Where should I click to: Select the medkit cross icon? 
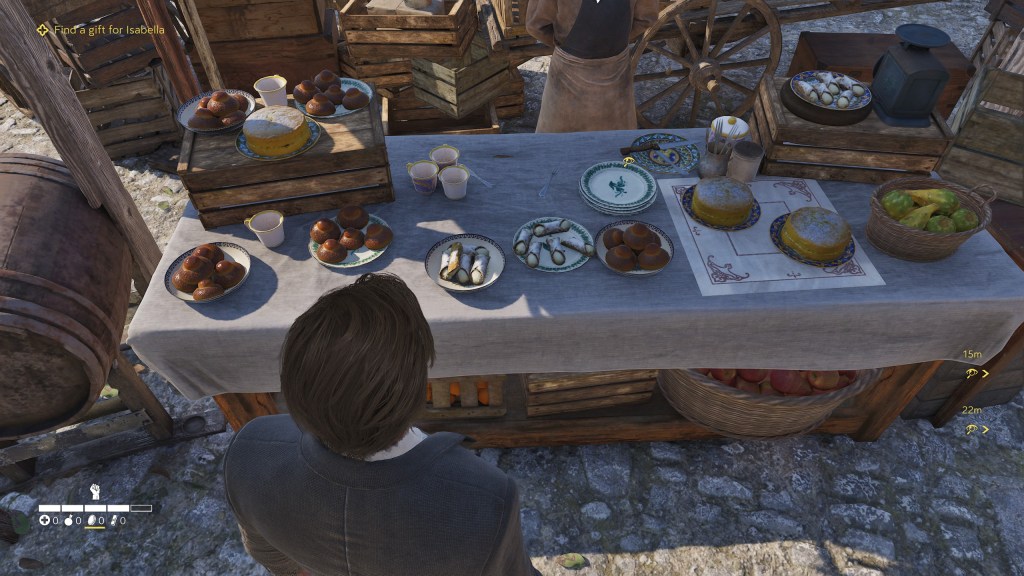[44, 521]
